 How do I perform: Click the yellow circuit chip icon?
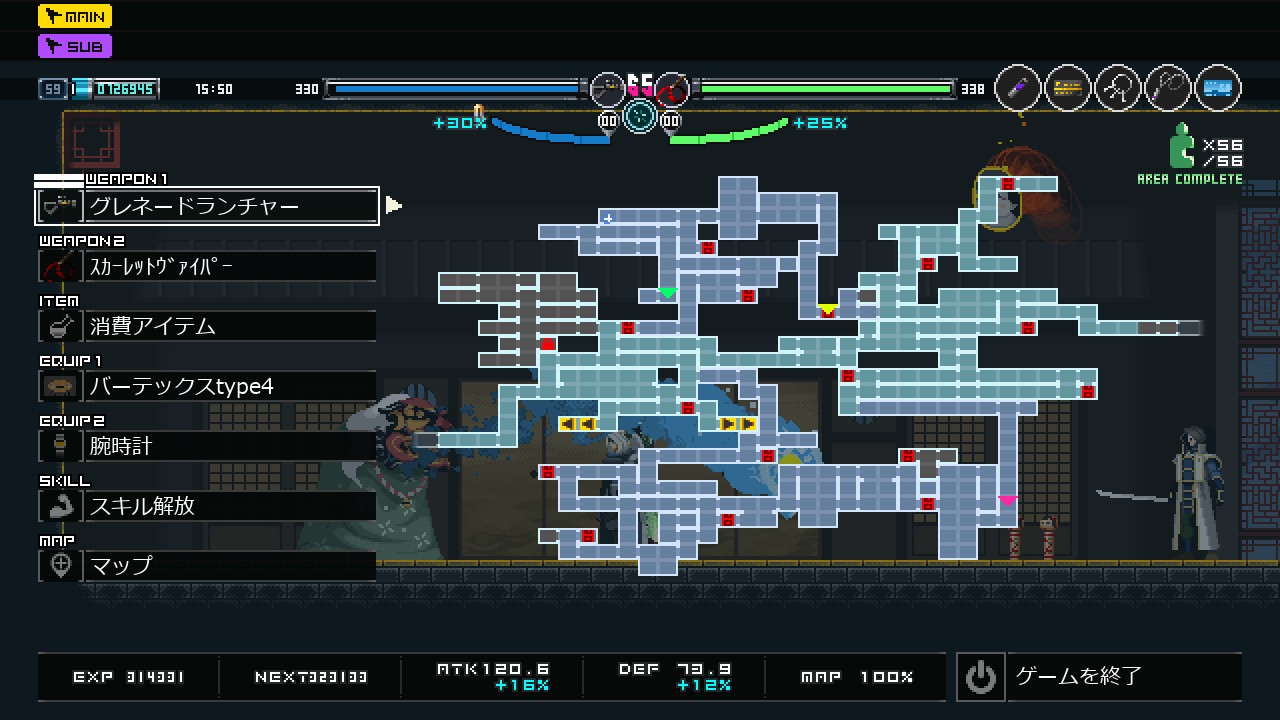point(1068,88)
